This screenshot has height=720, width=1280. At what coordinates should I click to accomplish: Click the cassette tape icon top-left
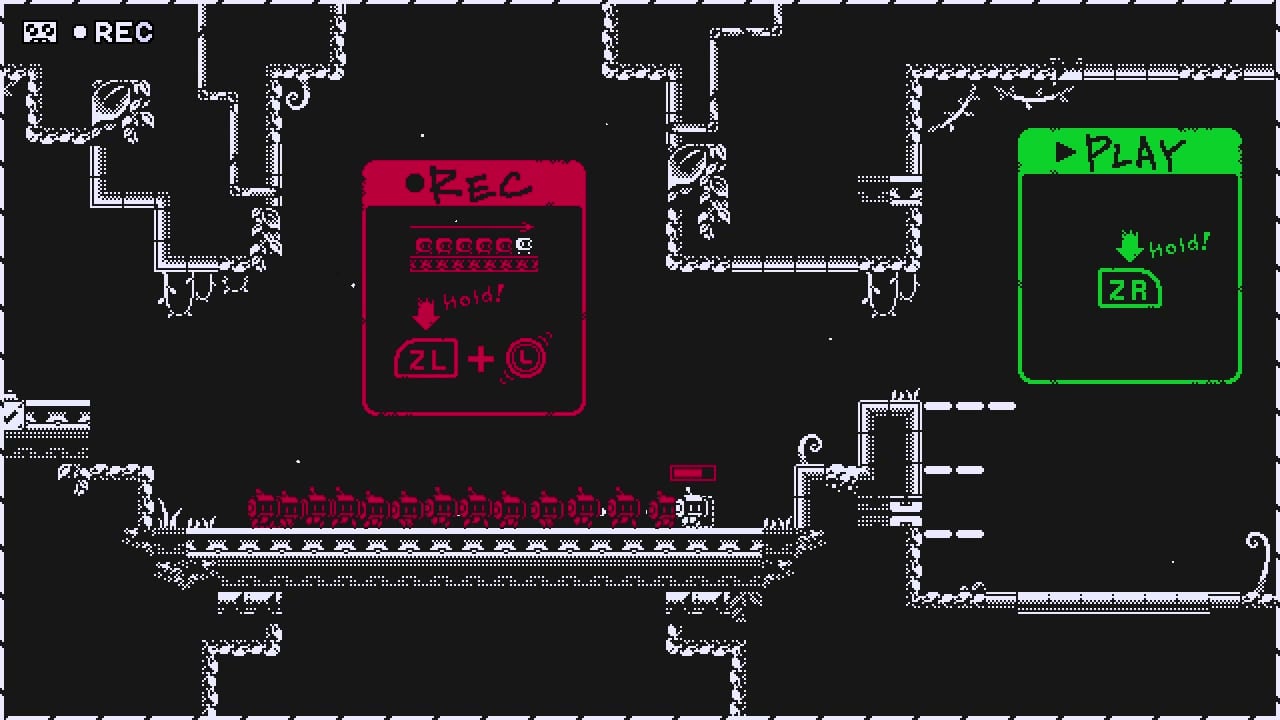38,31
